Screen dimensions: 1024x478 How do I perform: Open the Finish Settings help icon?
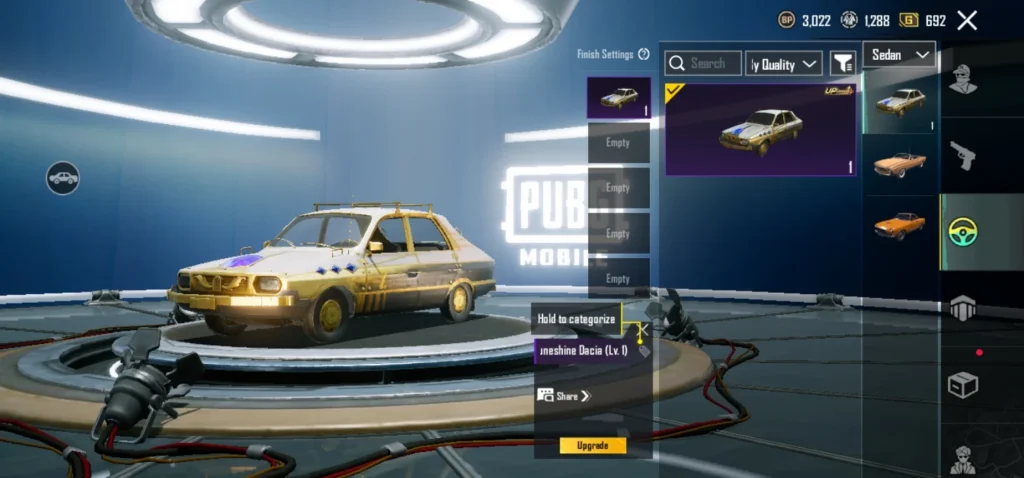click(x=644, y=54)
